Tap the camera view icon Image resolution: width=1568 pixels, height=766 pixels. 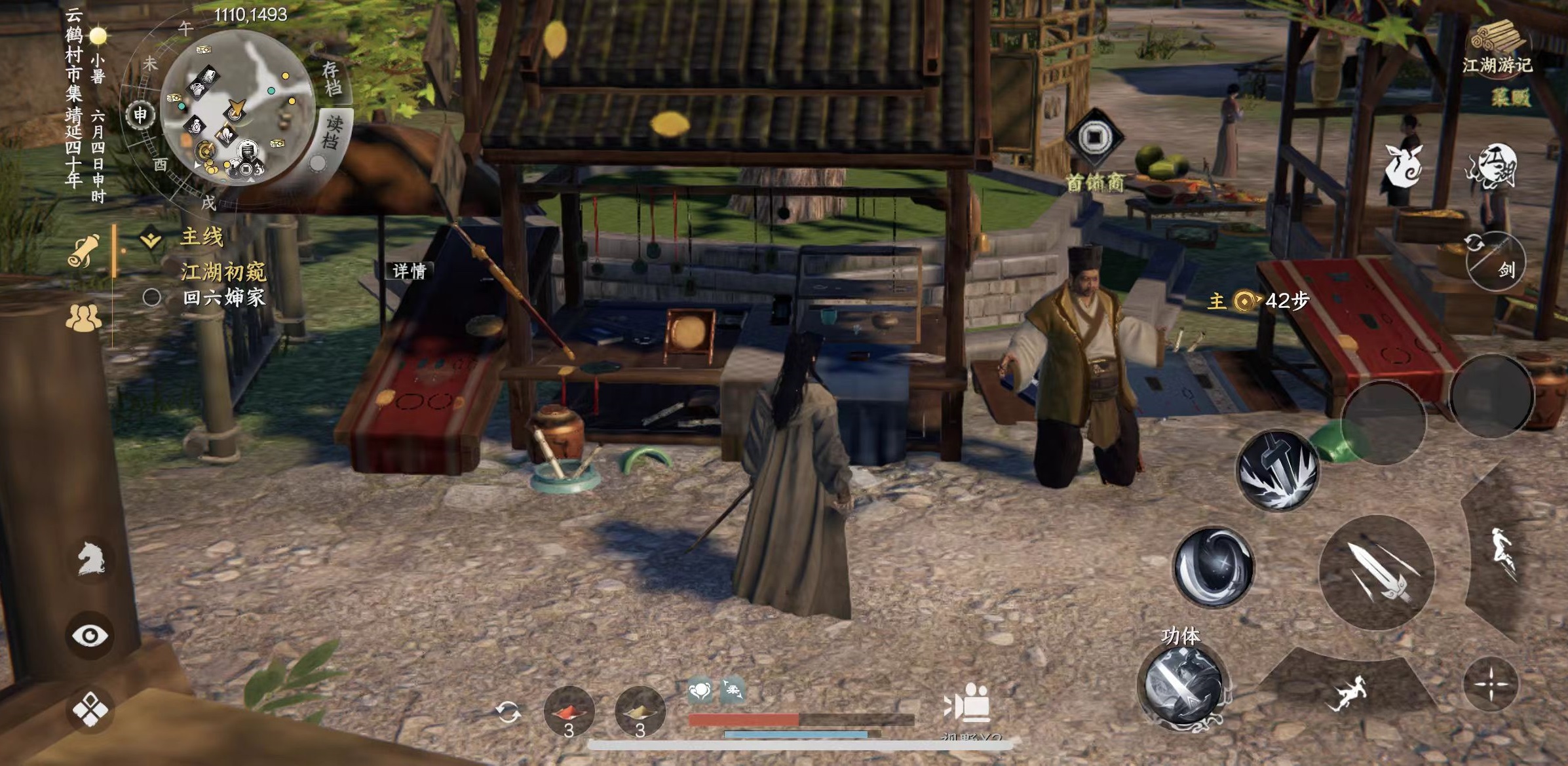[x=968, y=704]
